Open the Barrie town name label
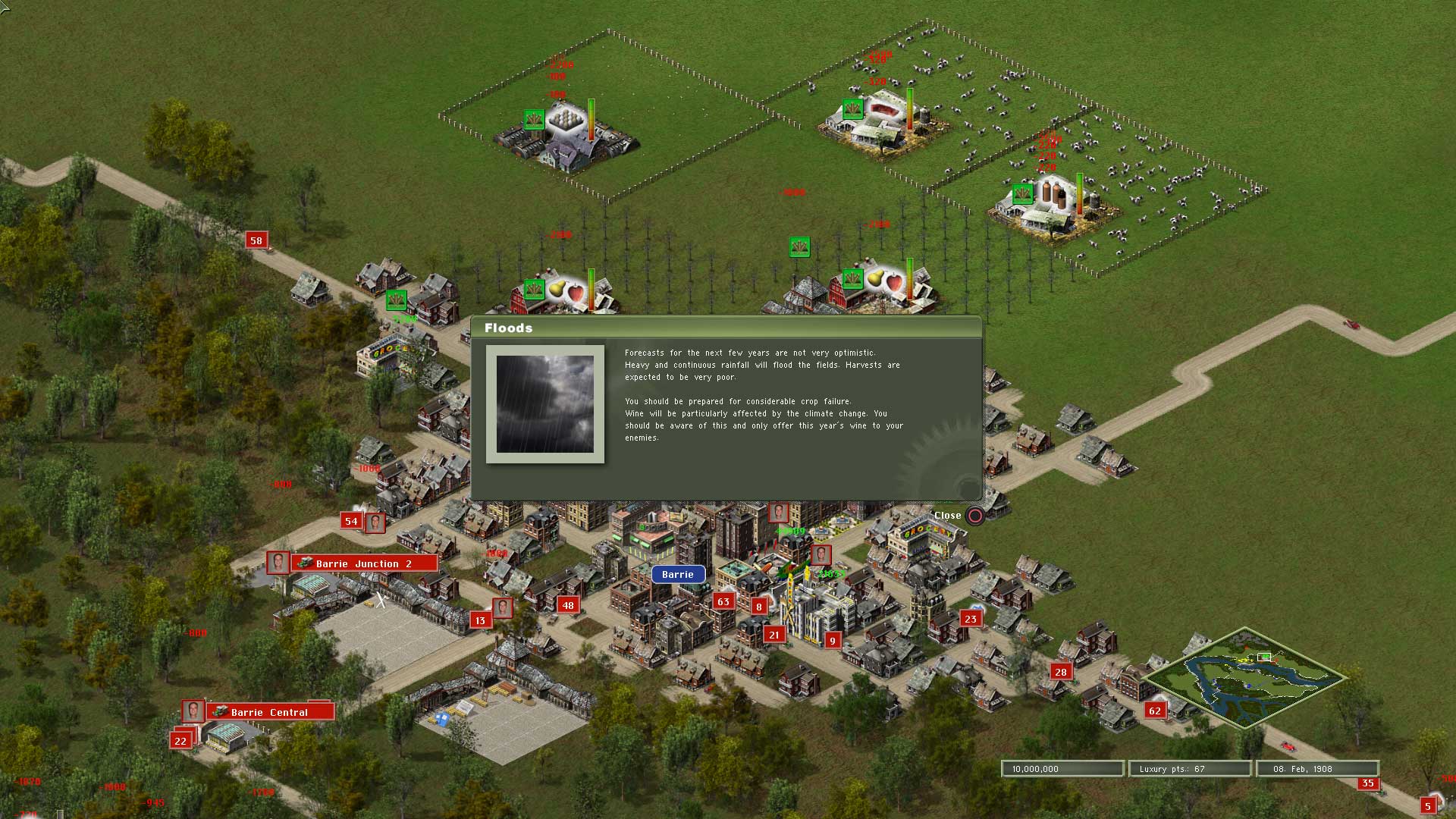The height and width of the screenshot is (819, 1456). coord(677,574)
